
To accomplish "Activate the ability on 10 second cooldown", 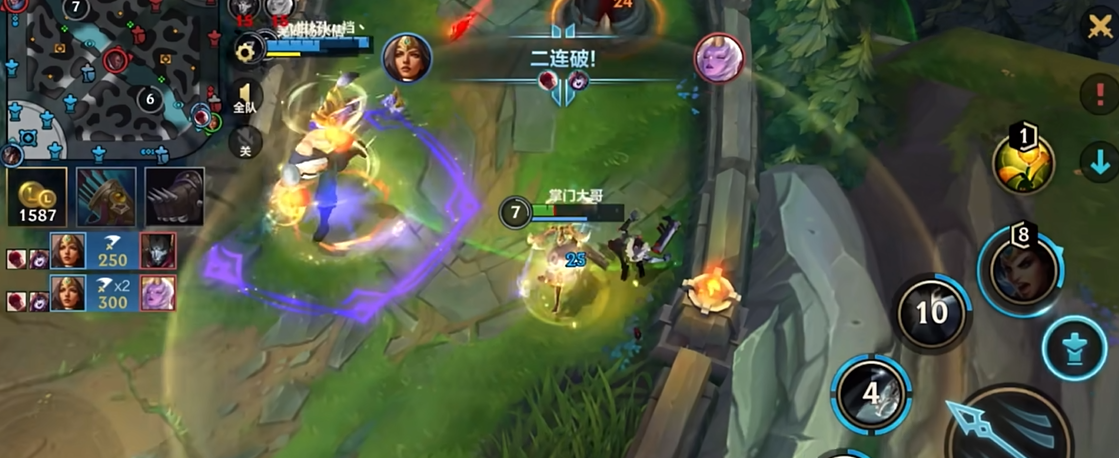I will tap(931, 313).
